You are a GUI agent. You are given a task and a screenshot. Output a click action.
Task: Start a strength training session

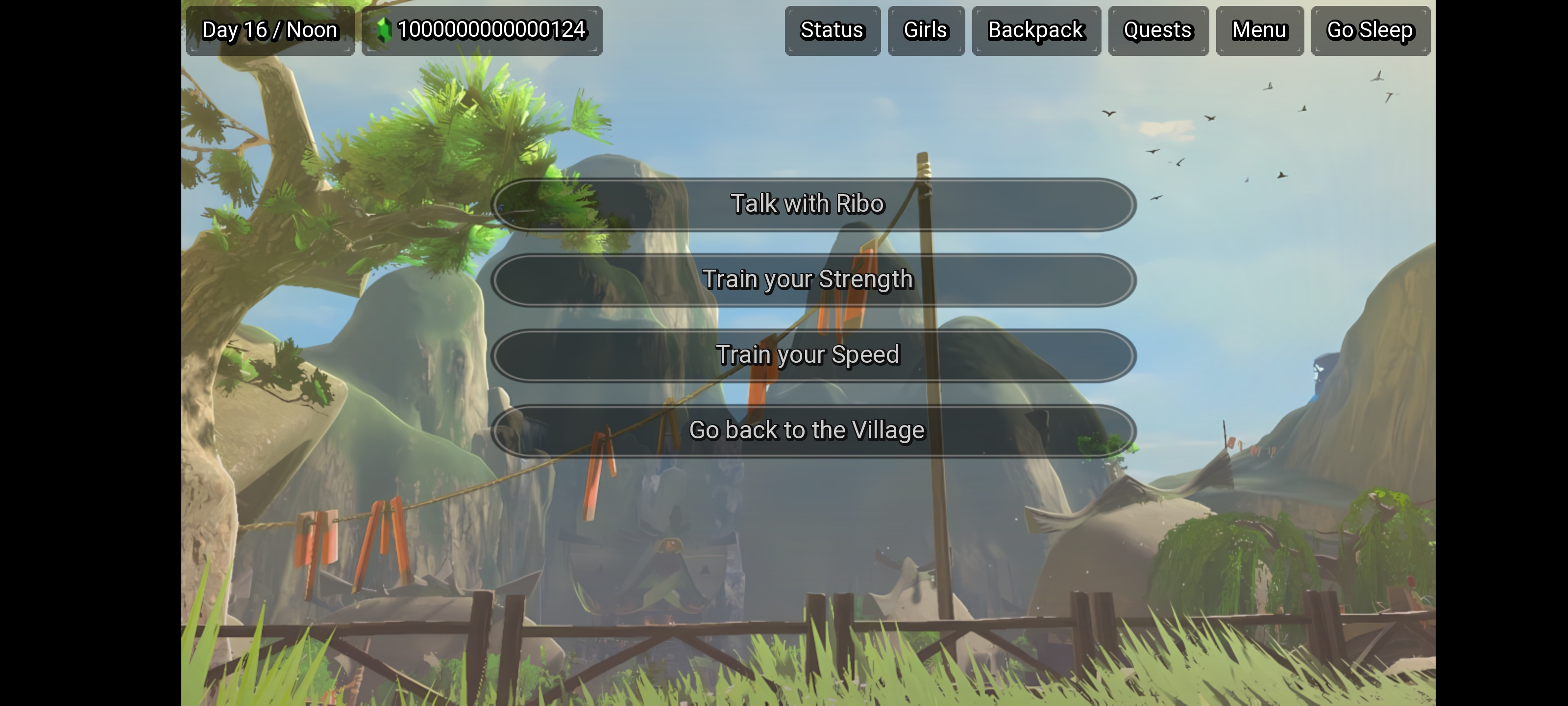pyautogui.click(x=808, y=279)
